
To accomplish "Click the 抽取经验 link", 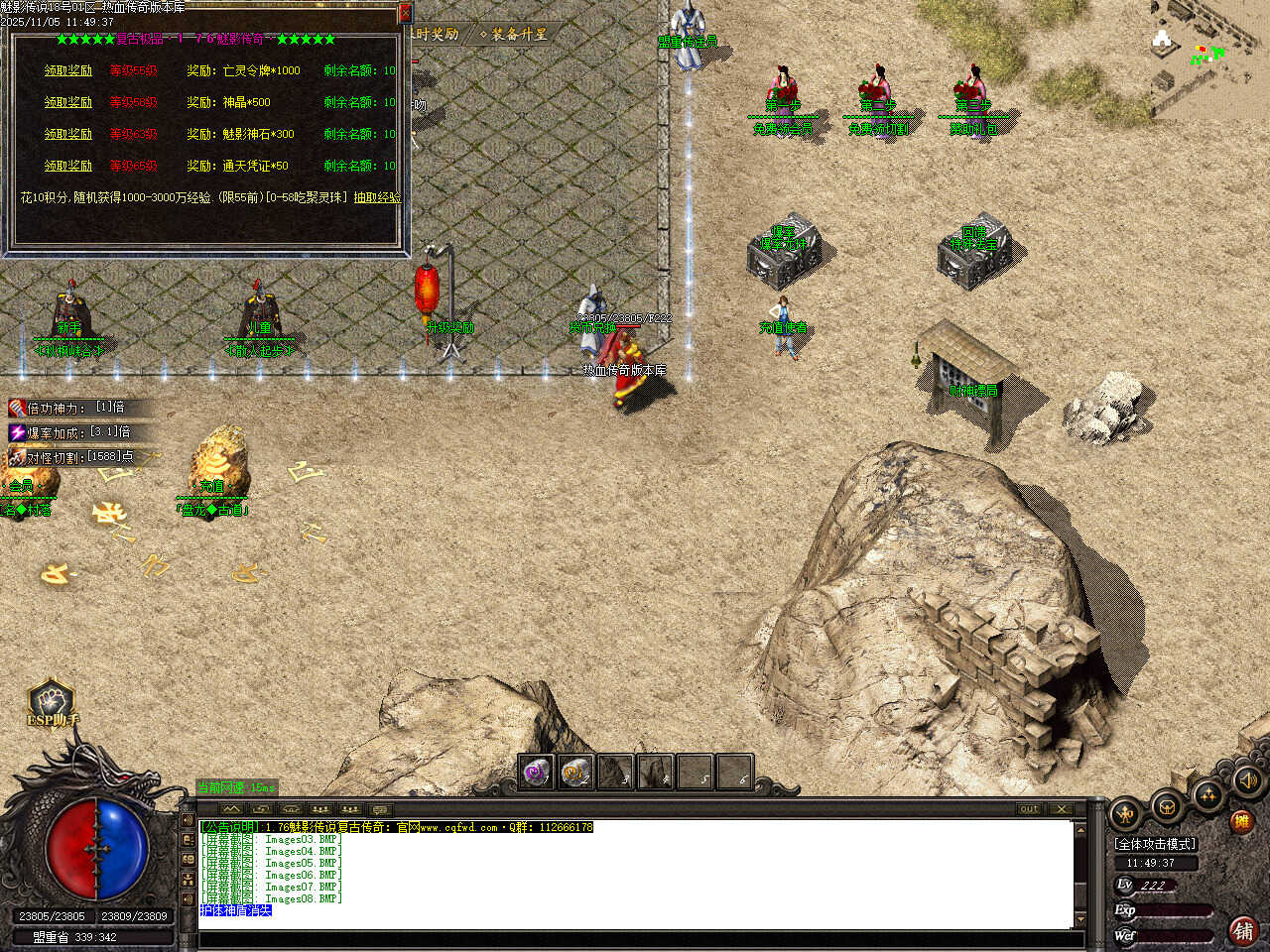I will coord(377,197).
